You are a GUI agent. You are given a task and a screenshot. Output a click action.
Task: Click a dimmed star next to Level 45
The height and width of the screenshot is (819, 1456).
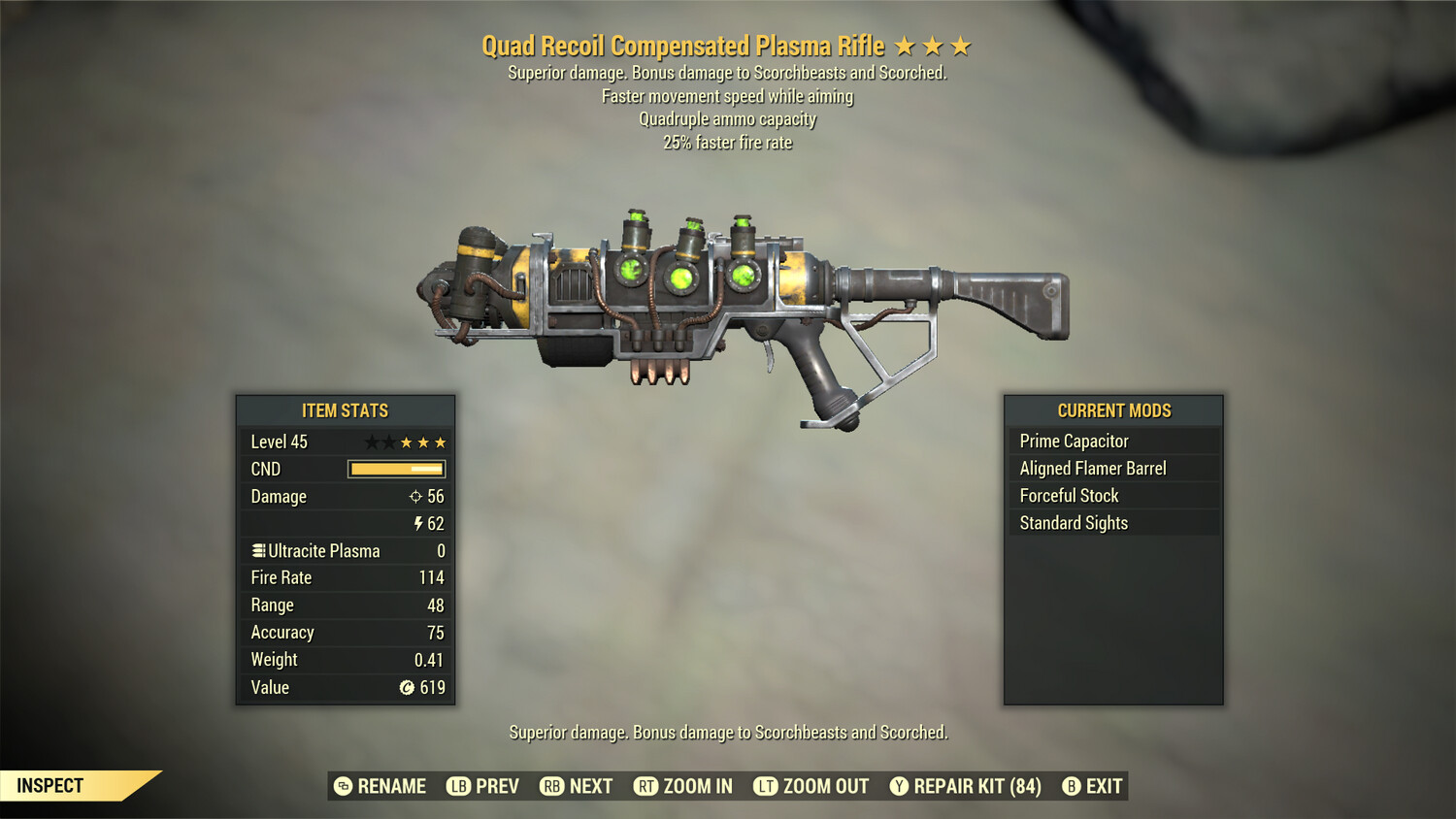pos(372,442)
